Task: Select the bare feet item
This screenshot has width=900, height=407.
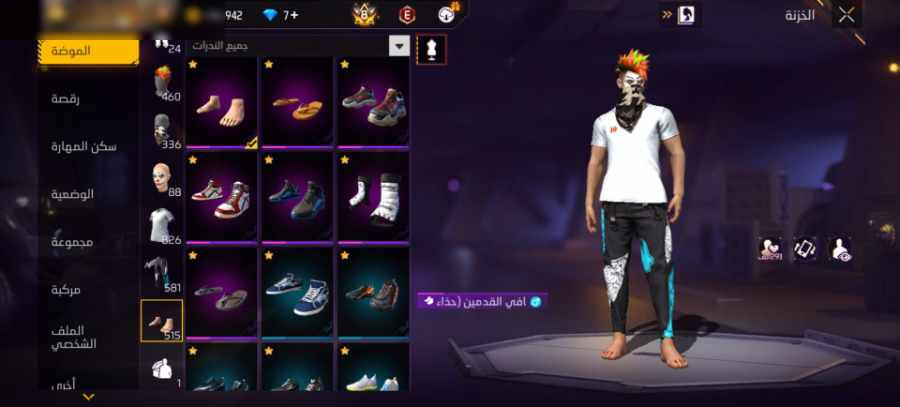Action: [x=222, y=104]
